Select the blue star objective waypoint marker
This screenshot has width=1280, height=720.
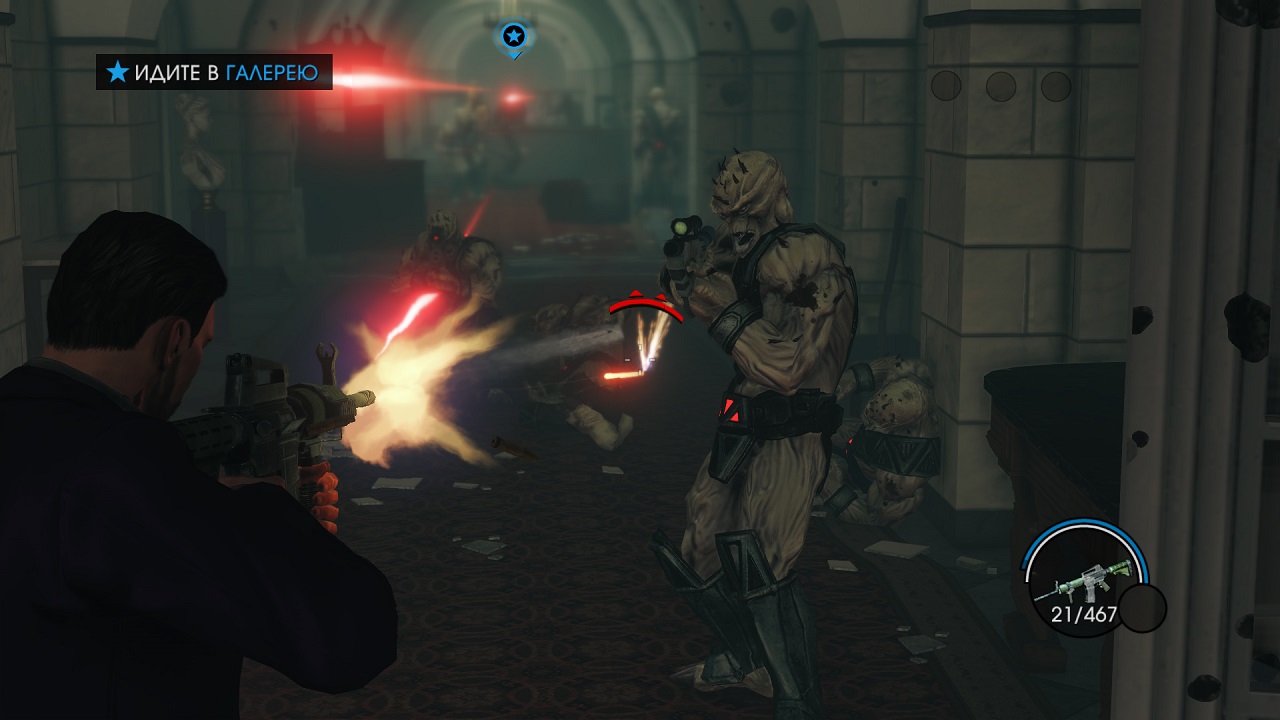pos(513,37)
